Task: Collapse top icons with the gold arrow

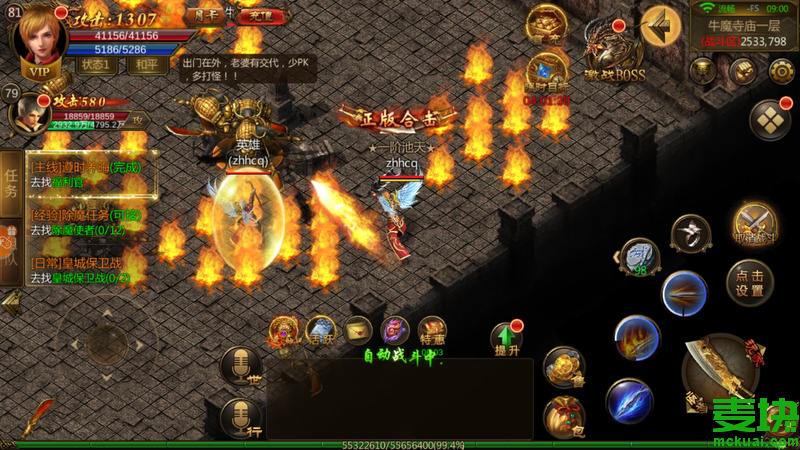Action: [661, 24]
